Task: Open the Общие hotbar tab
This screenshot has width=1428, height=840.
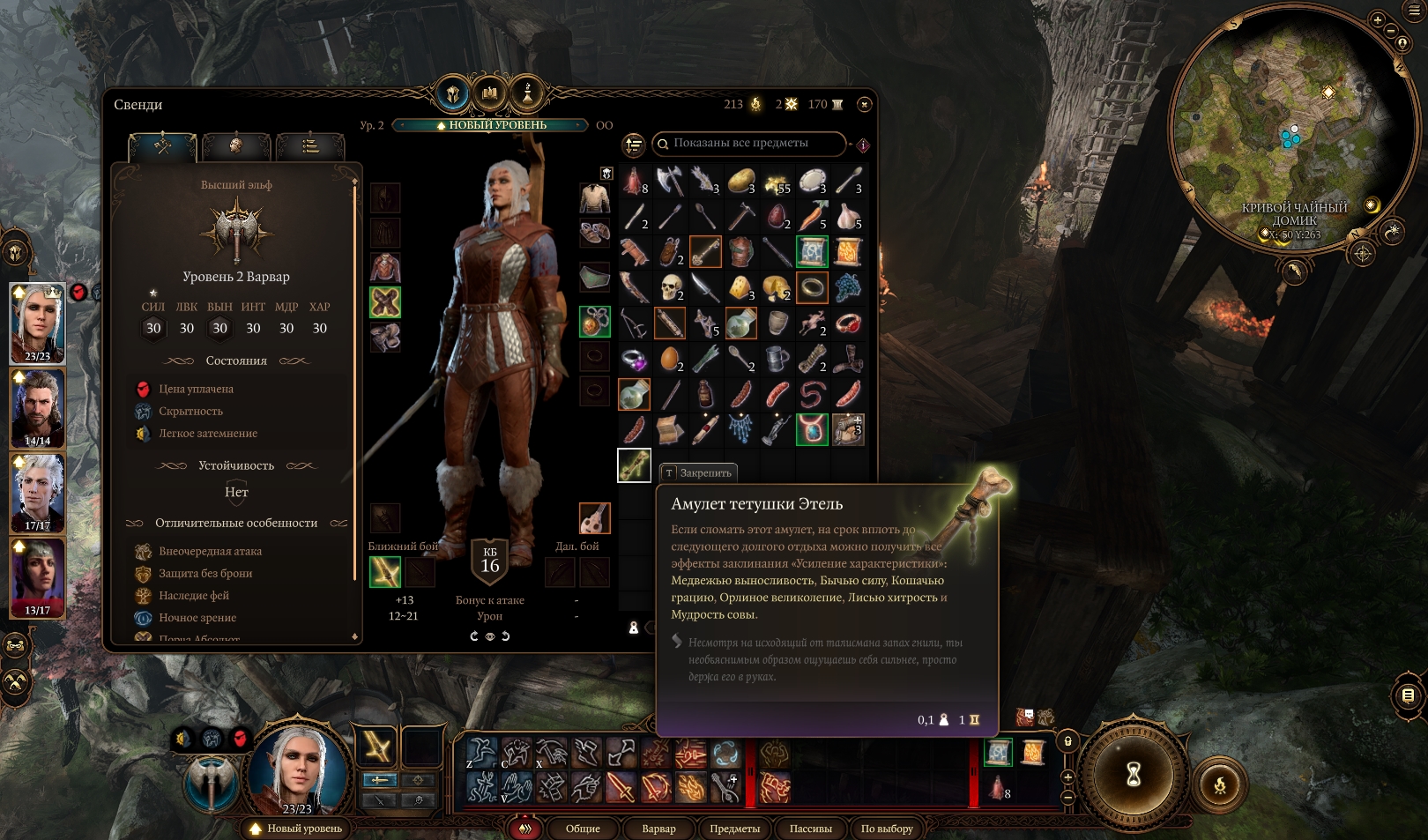Action: (583, 829)
